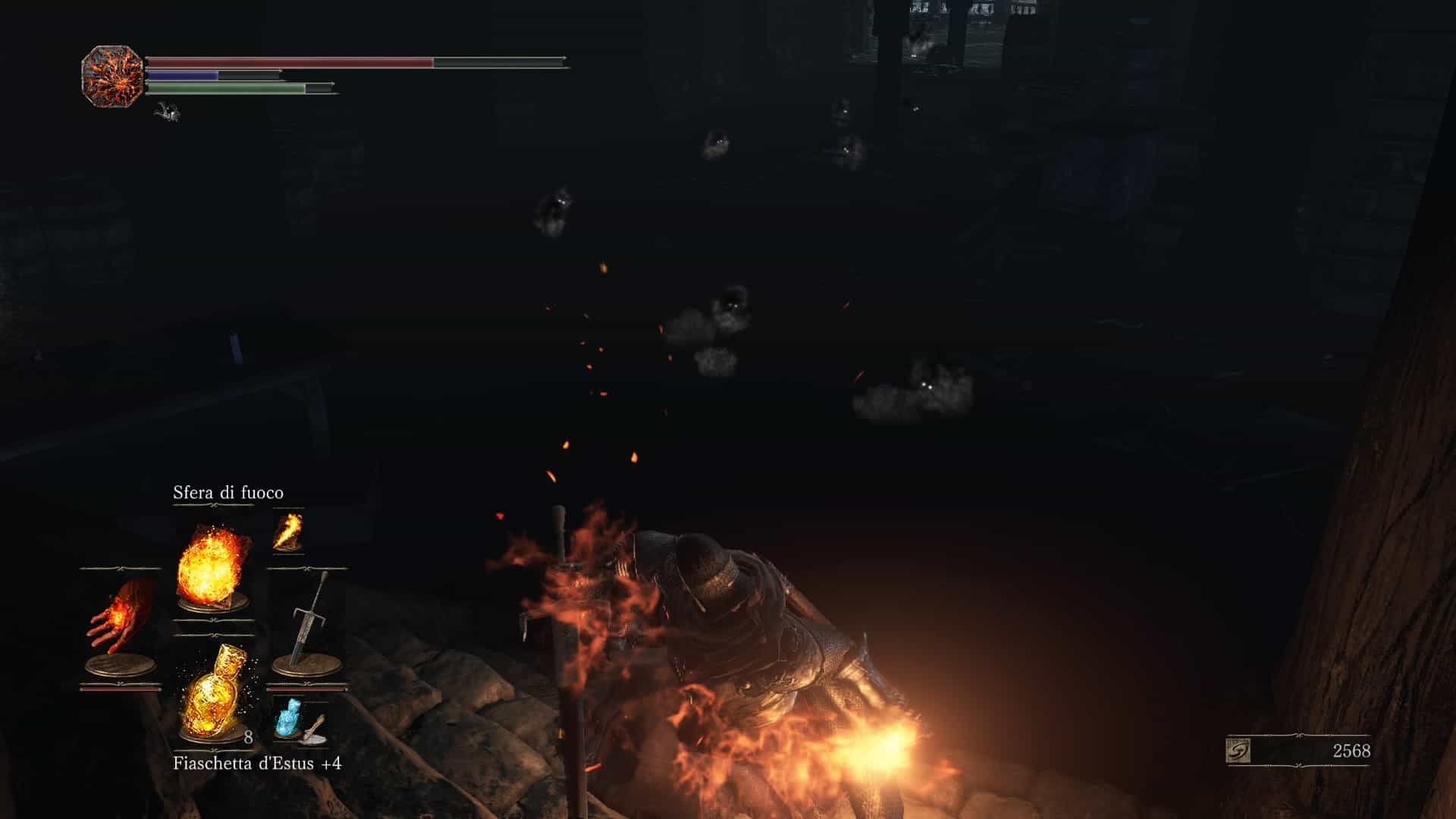Click the souls emblem beside the 2568 counter
The width and height of the screenshot is (1456, 819).
click(1238, 751)
